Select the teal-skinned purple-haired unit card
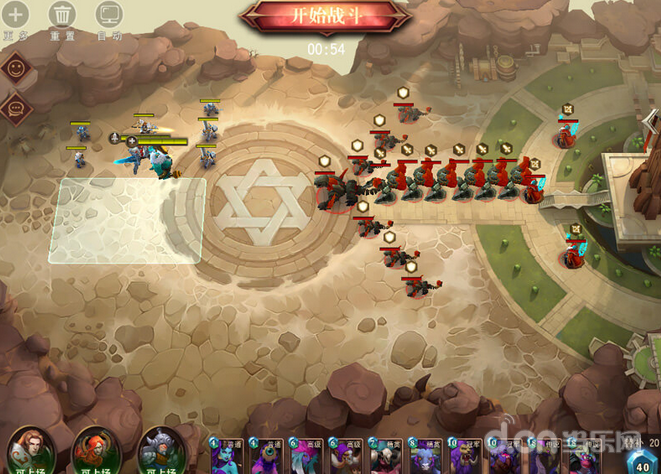 pyautogui.click(x=226, y=456)
